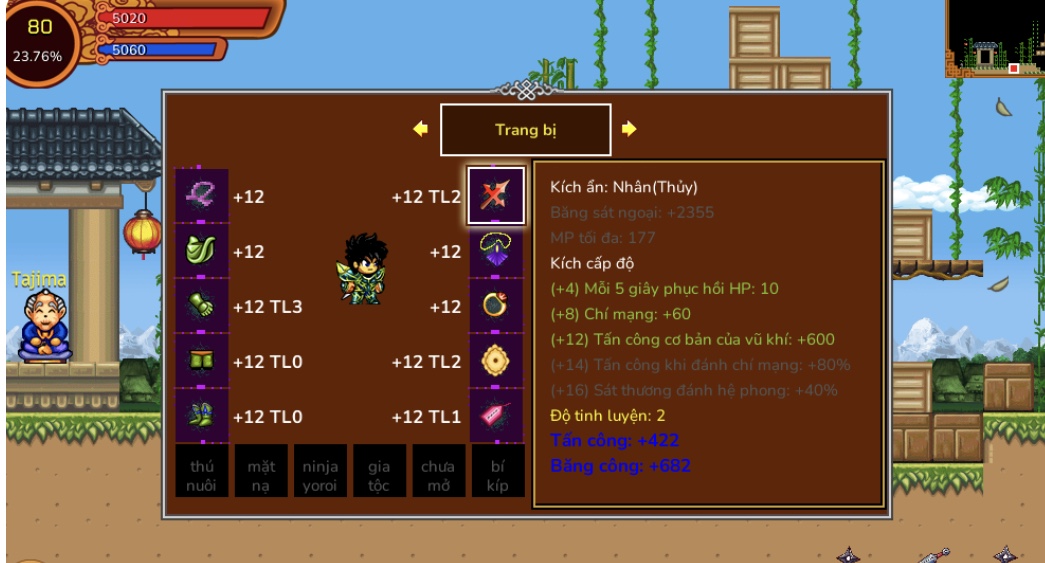Select the pink headband equipment slot

click(x=202, y=196)
